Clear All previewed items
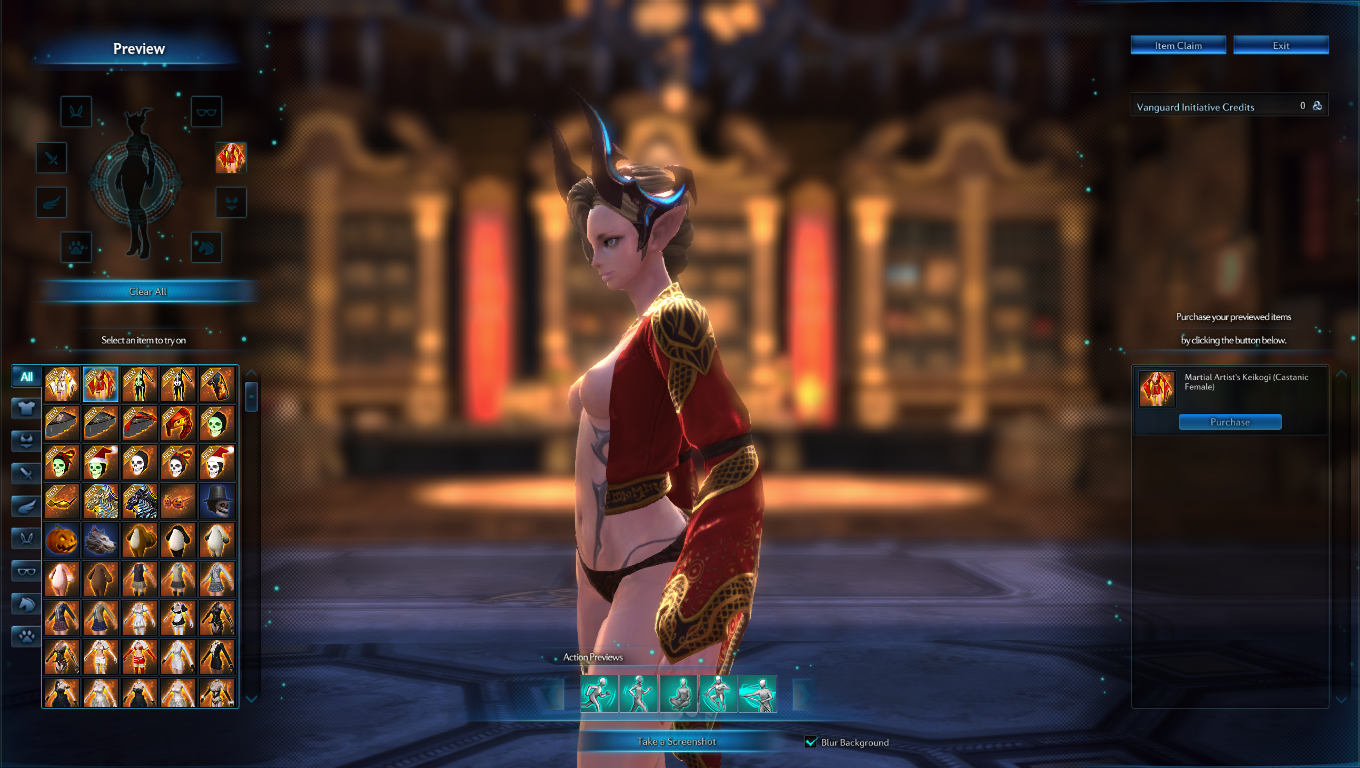The height and width of the screenshot is (768, 1360). (148, 291)
